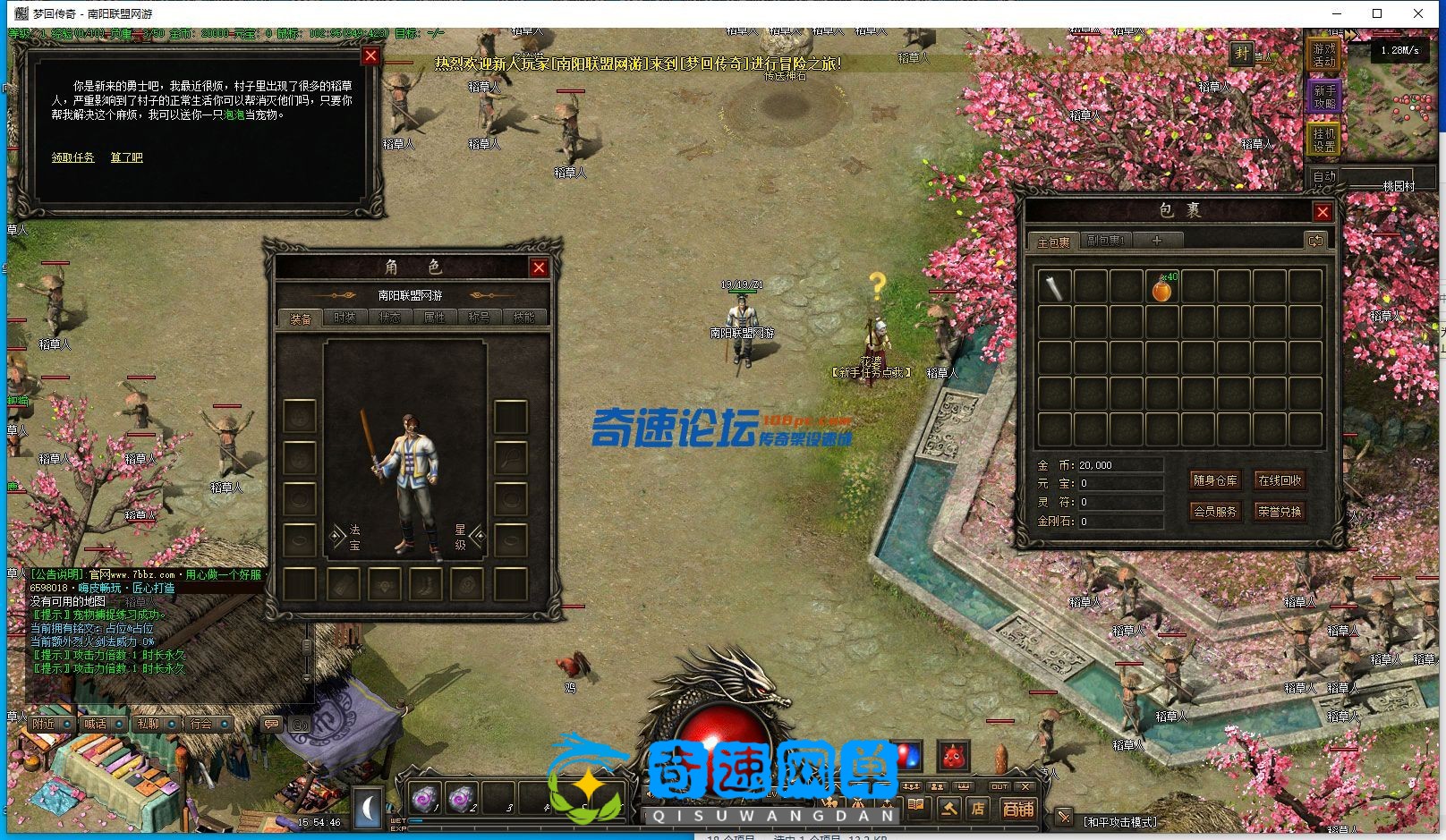Switch to the 副包裹1 bag tab
Screen dimensions: 1446x840
[1105, 241]
